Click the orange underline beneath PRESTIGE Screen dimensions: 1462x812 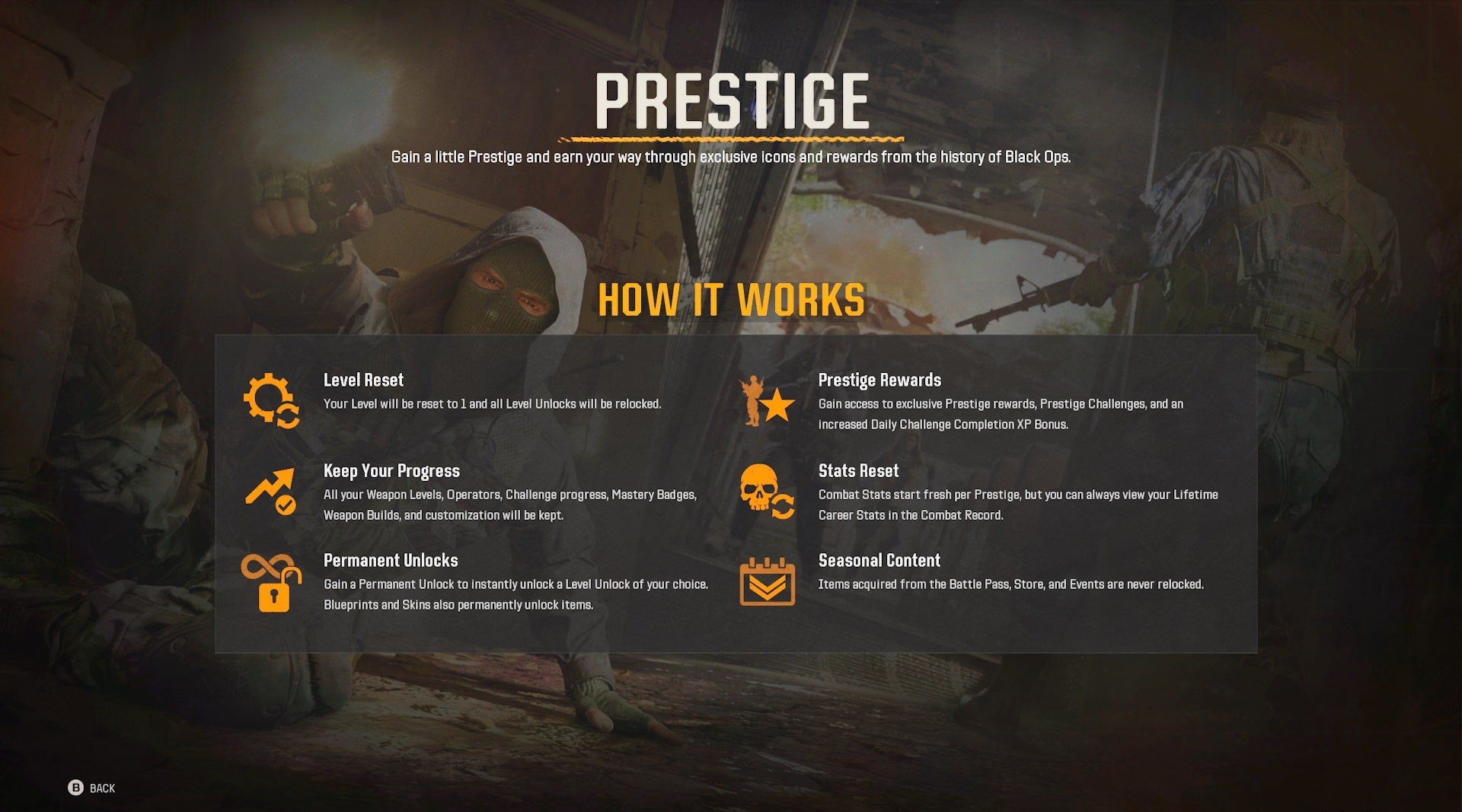coord(732,140)
